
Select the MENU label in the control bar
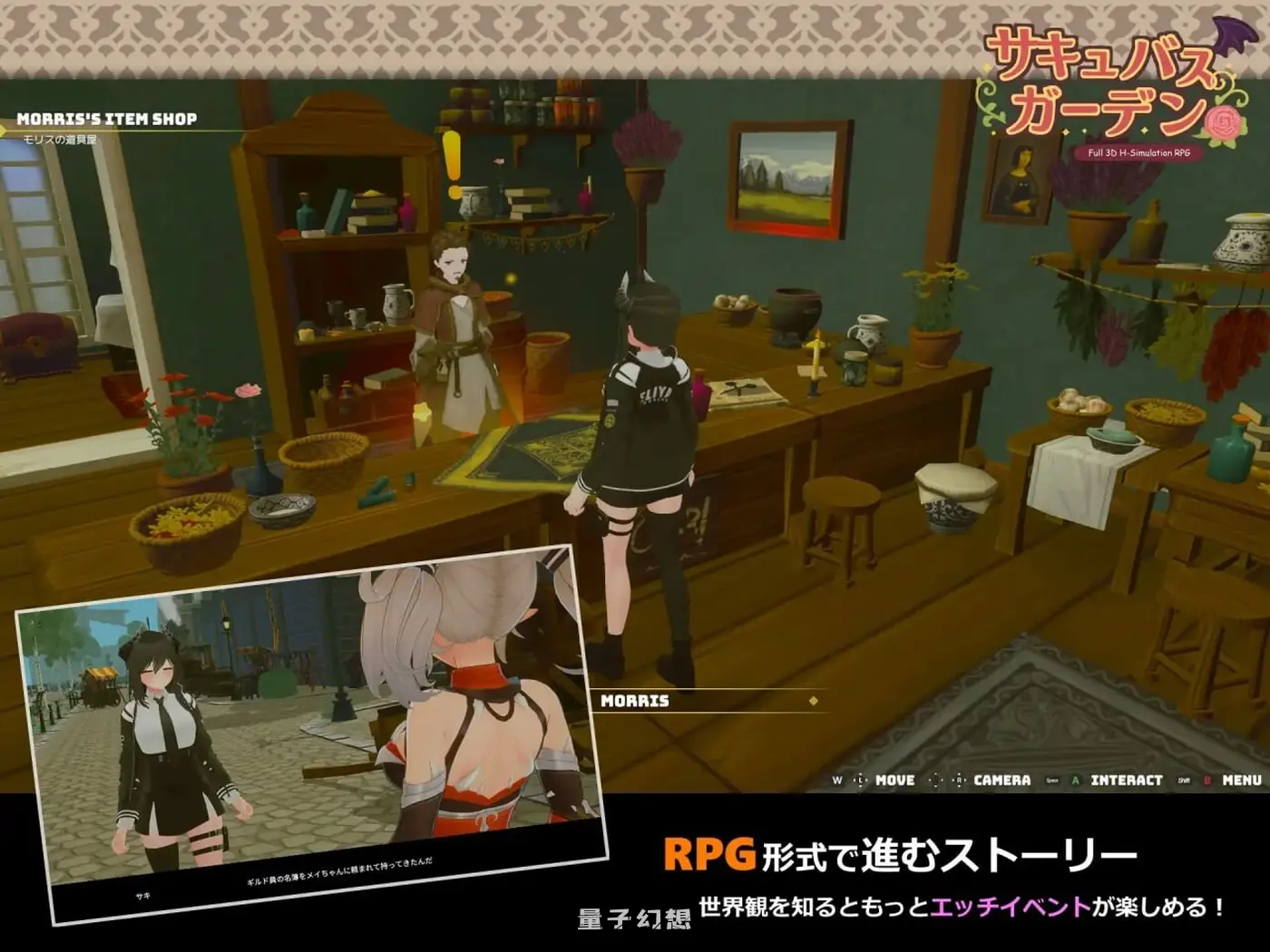1243,780
